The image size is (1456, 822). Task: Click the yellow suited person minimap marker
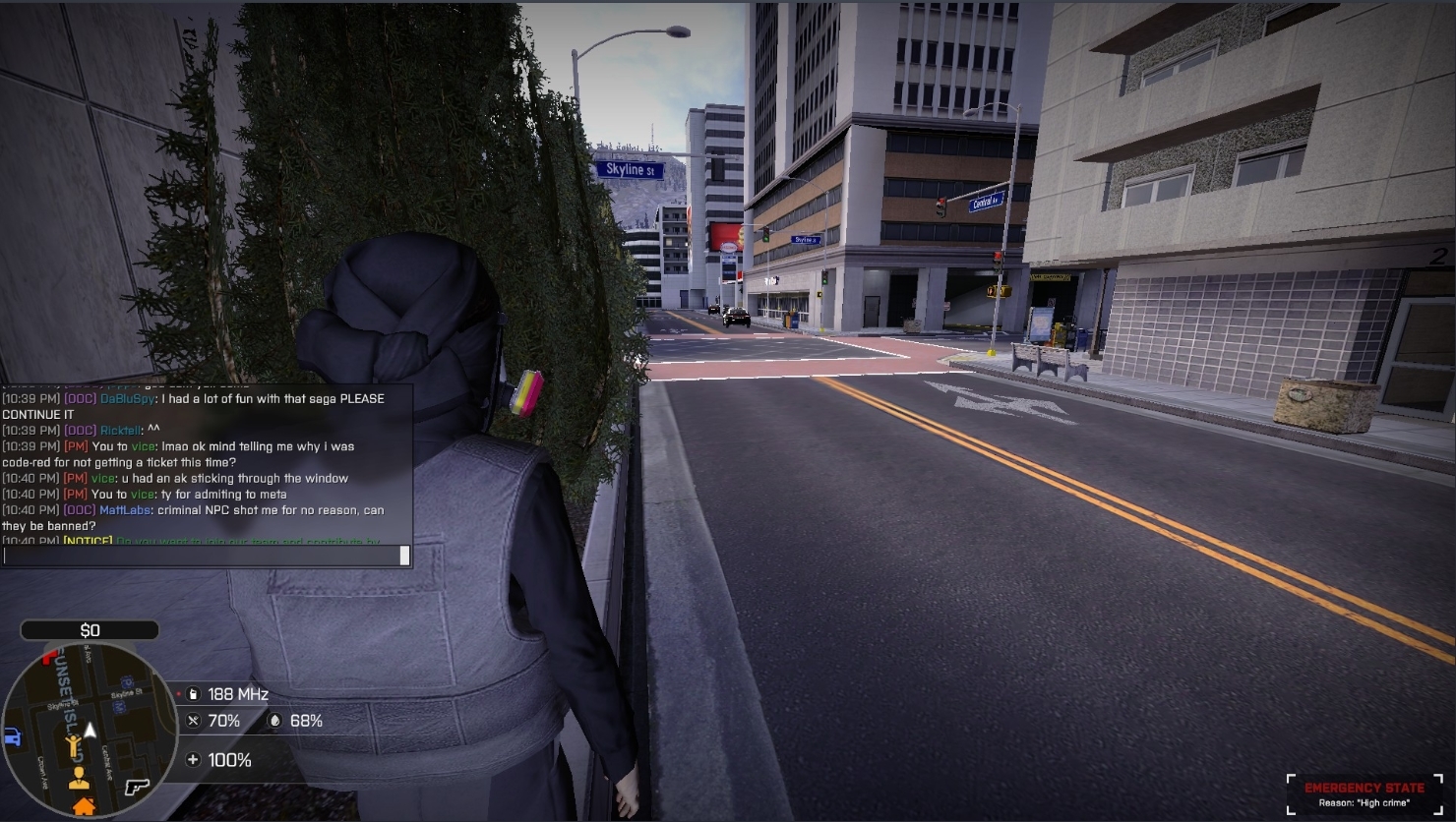tap(79, 779)
